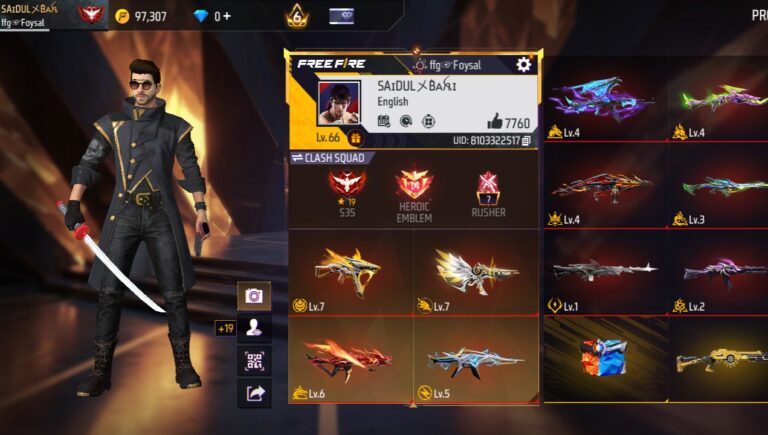768x435 pixels.
Task: Select the white winged Lv.7 weapon skin
Action: (x=476, y=271)
